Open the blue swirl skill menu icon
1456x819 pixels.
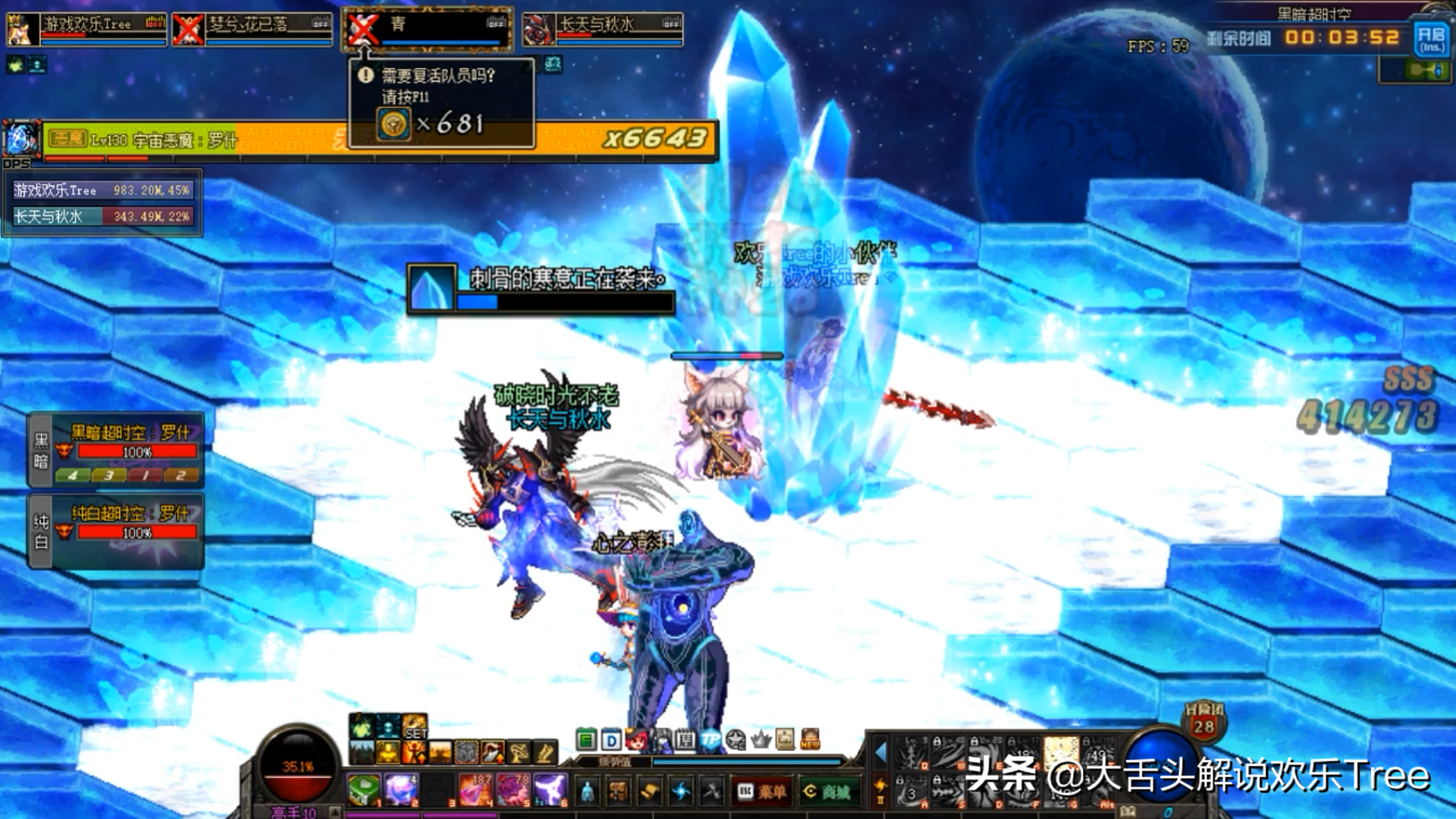[x=681, y=792]
